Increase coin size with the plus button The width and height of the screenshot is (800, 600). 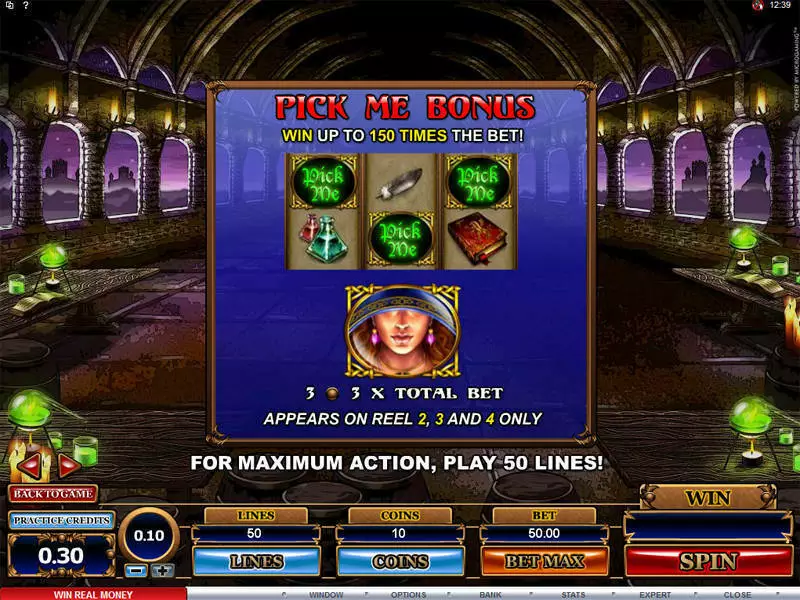point(162,570)
